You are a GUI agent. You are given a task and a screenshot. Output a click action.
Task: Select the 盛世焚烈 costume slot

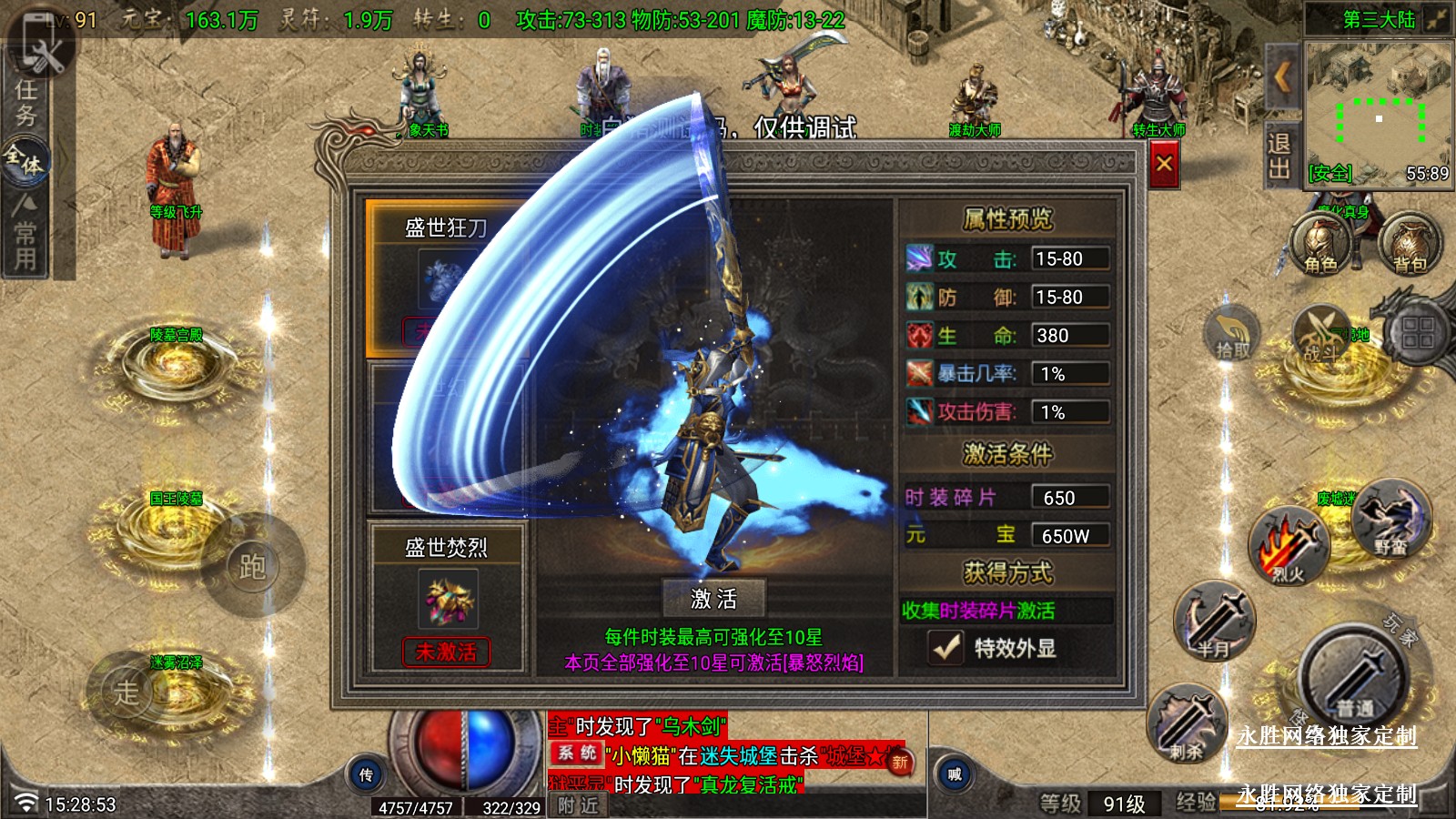446,596
